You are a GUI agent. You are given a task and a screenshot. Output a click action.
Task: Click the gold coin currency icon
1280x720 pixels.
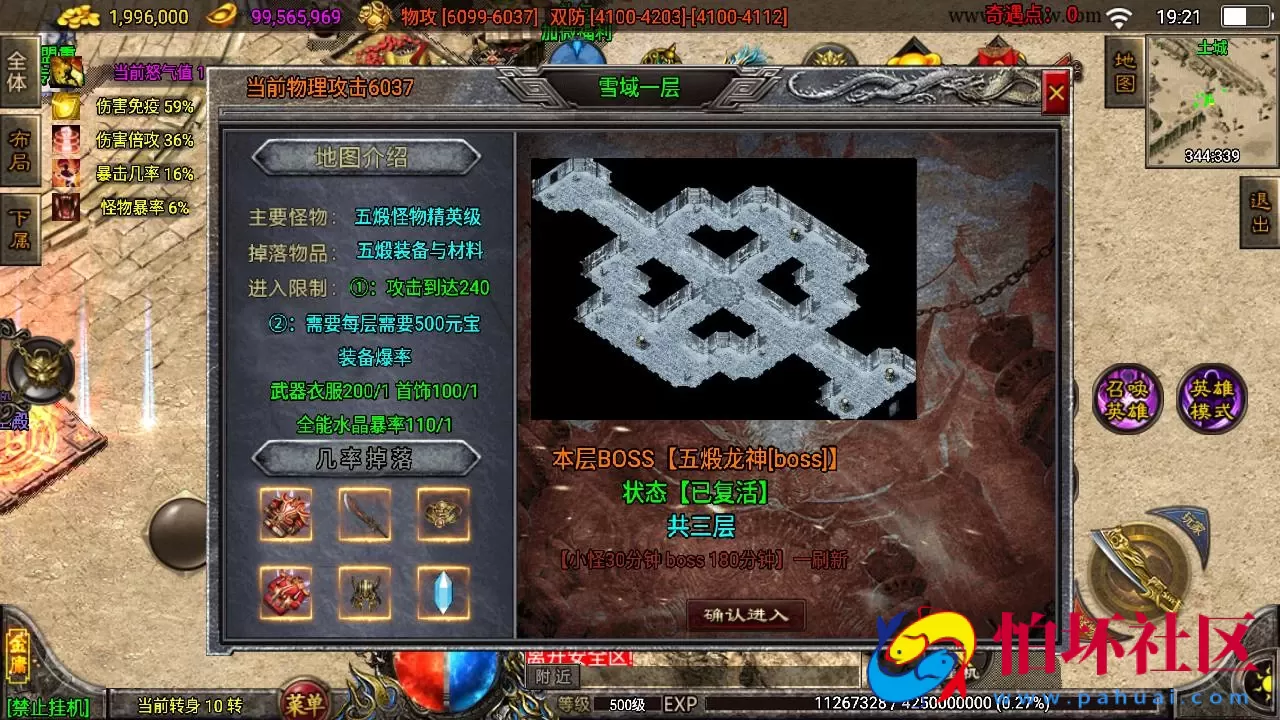tap(80, 16)
